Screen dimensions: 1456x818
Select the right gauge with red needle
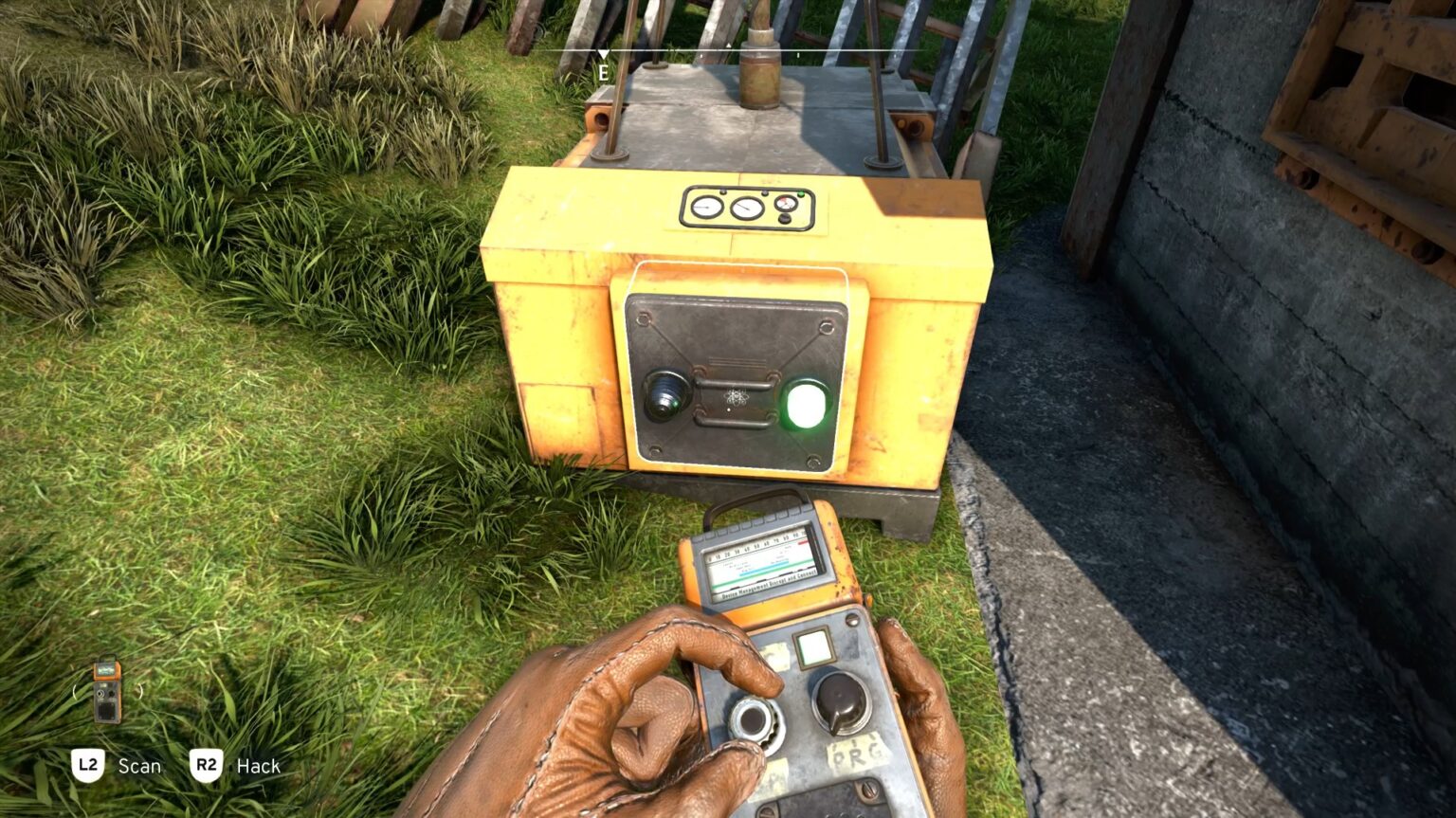[x=786, y=203]
